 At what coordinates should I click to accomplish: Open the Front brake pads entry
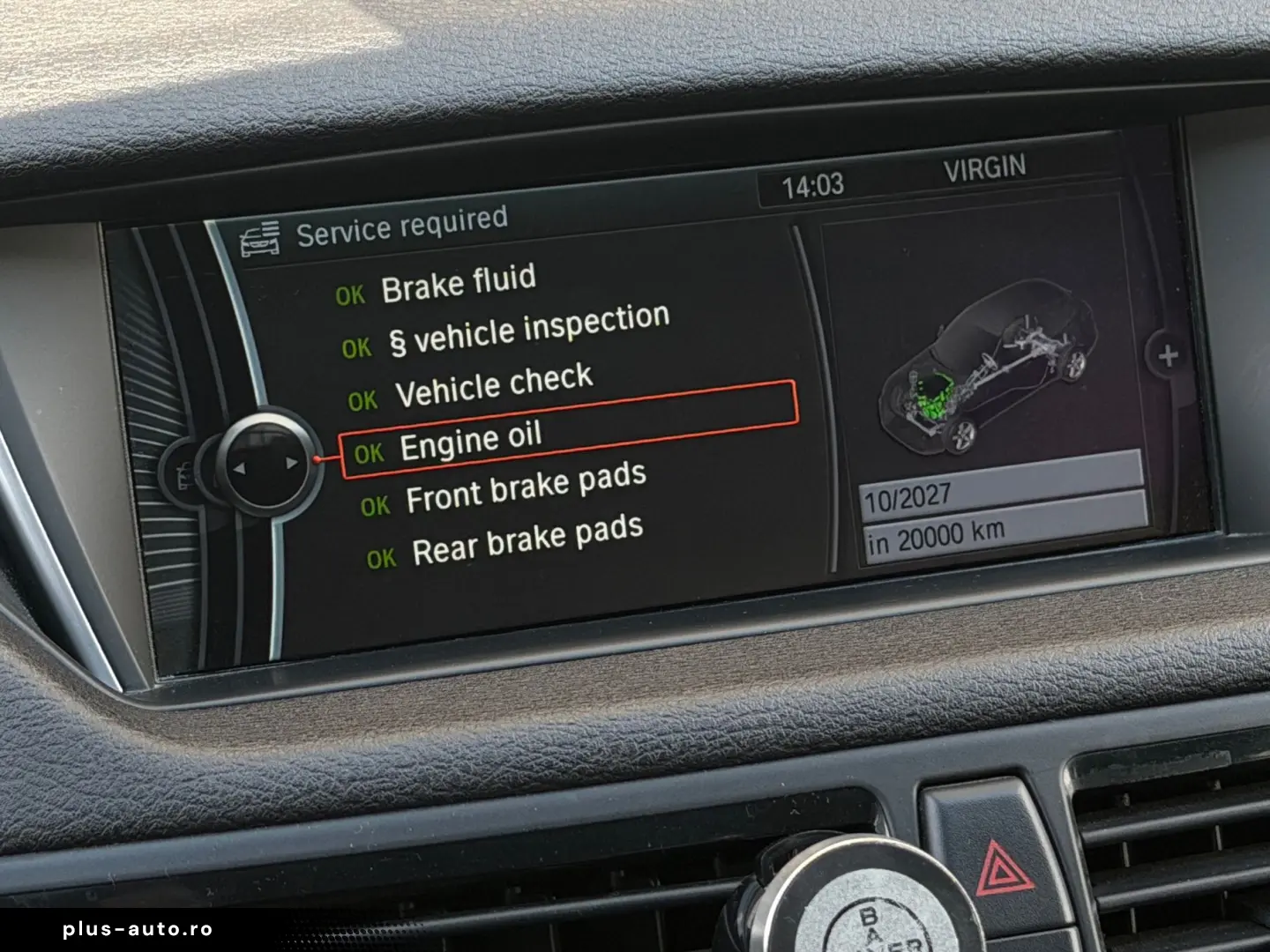pos(526,489)
